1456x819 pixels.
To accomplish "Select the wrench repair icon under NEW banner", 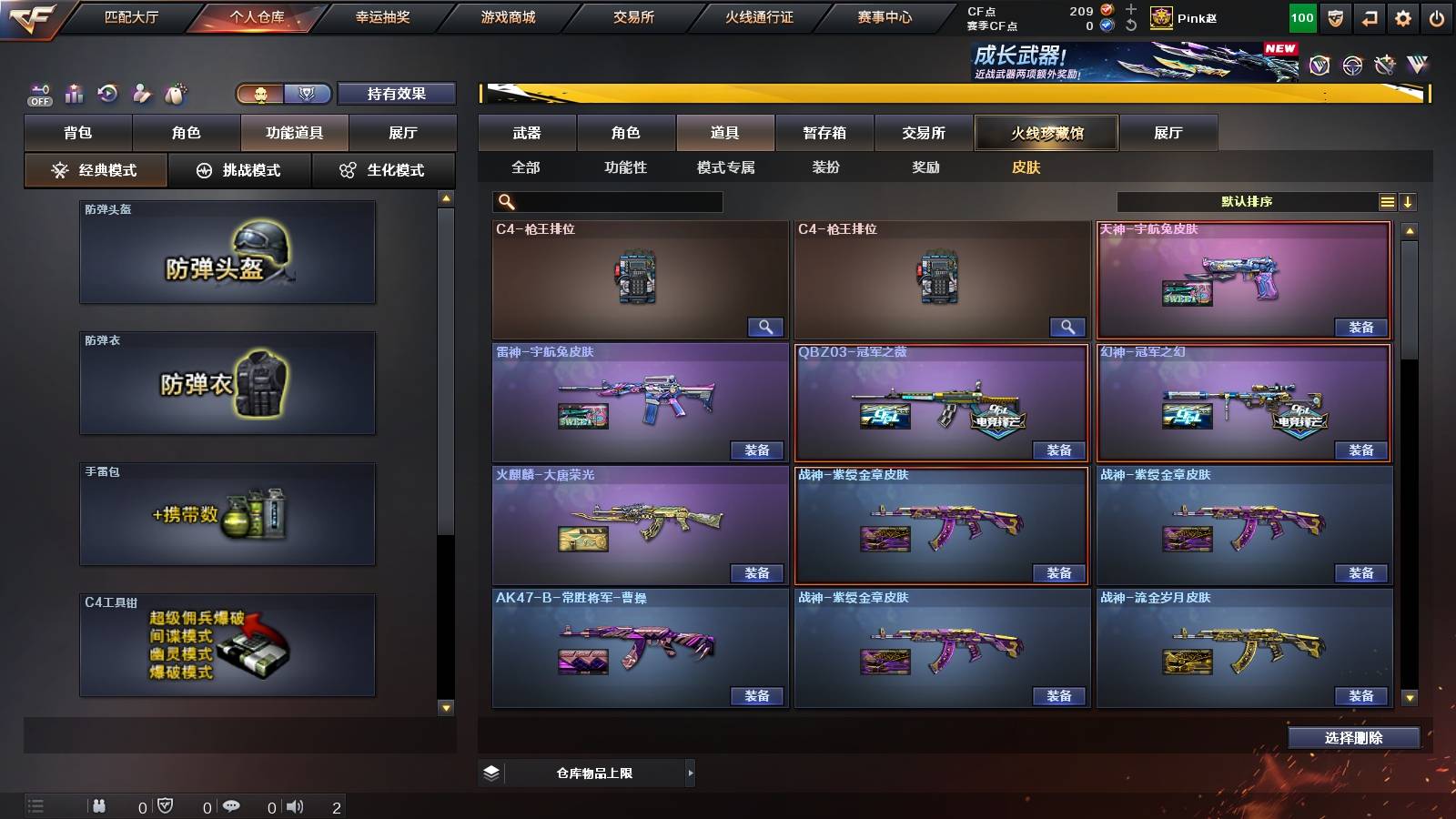I will coord(1386,66).
